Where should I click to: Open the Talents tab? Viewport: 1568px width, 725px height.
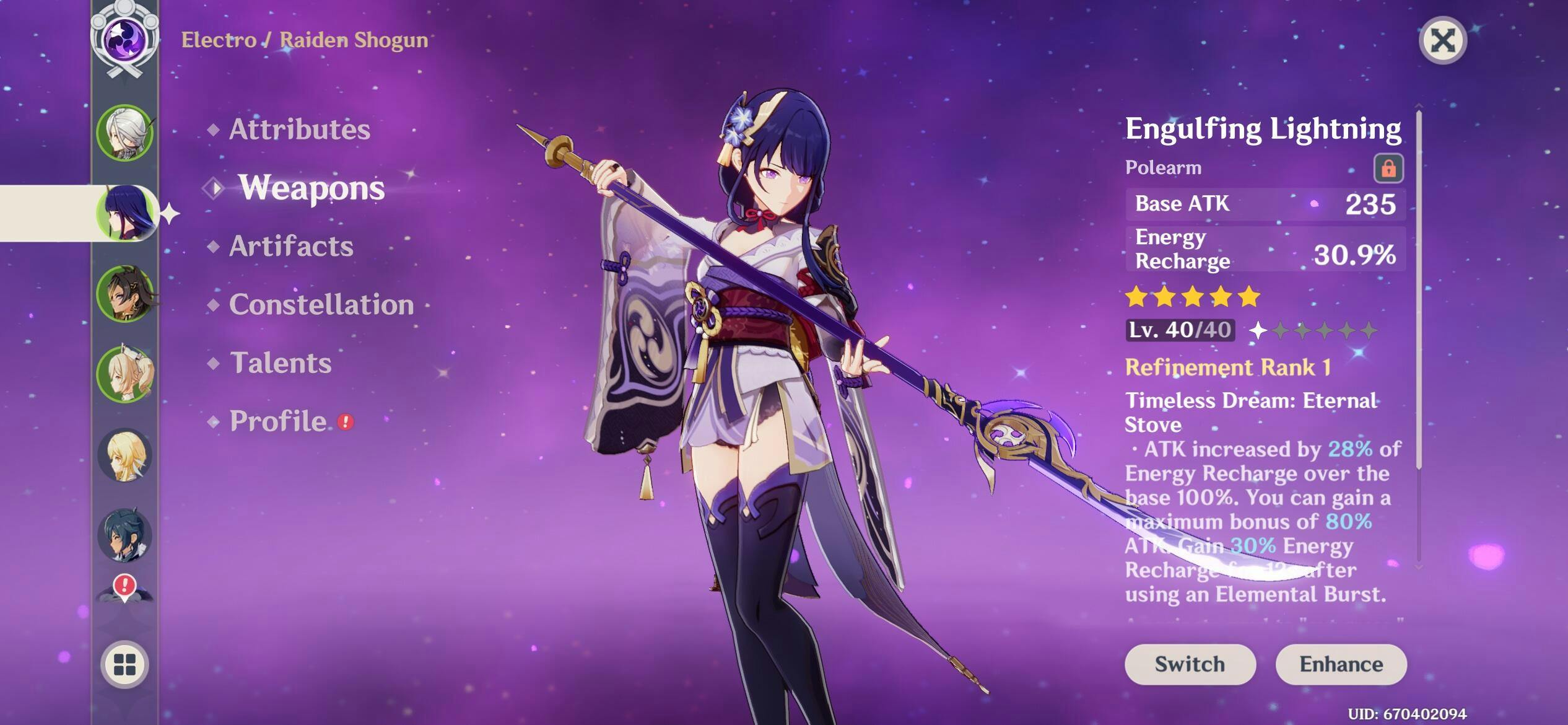pos(281,363)
